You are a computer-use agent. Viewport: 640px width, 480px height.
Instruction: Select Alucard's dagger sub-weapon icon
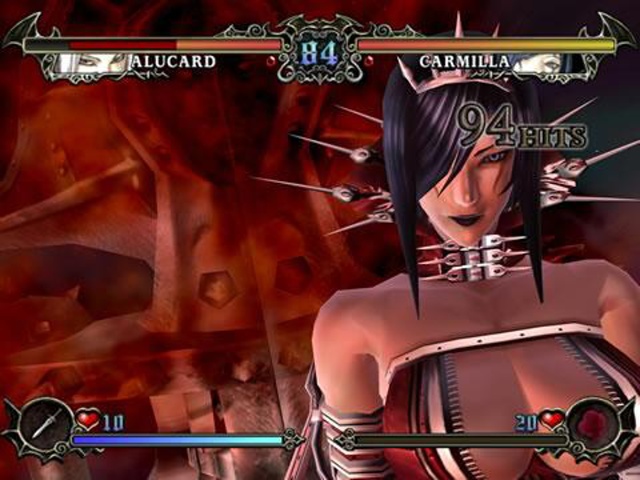(x=44, y=427)
